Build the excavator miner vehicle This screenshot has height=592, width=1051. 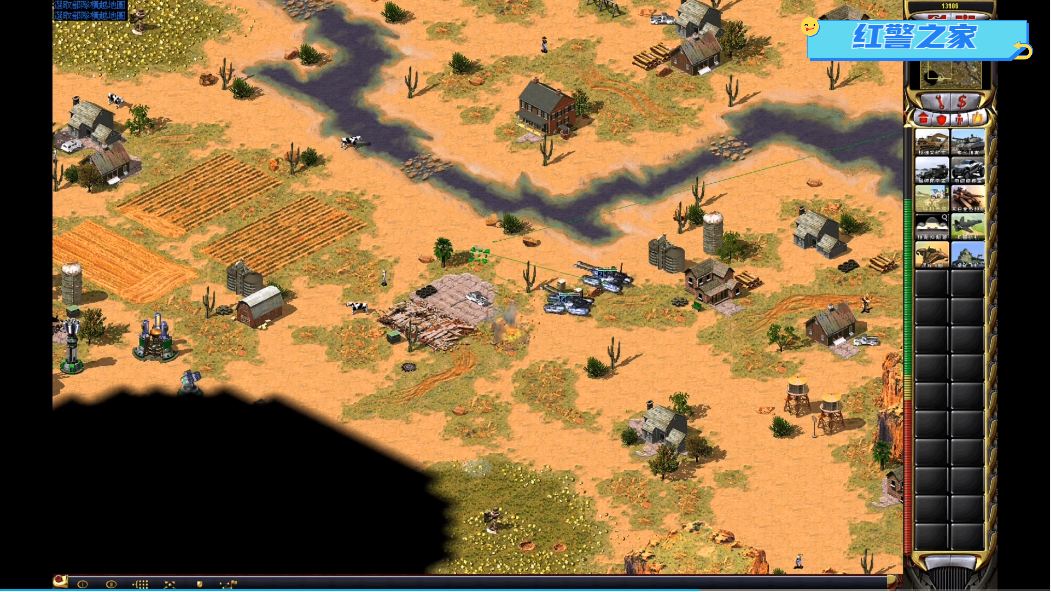(932, 142)
